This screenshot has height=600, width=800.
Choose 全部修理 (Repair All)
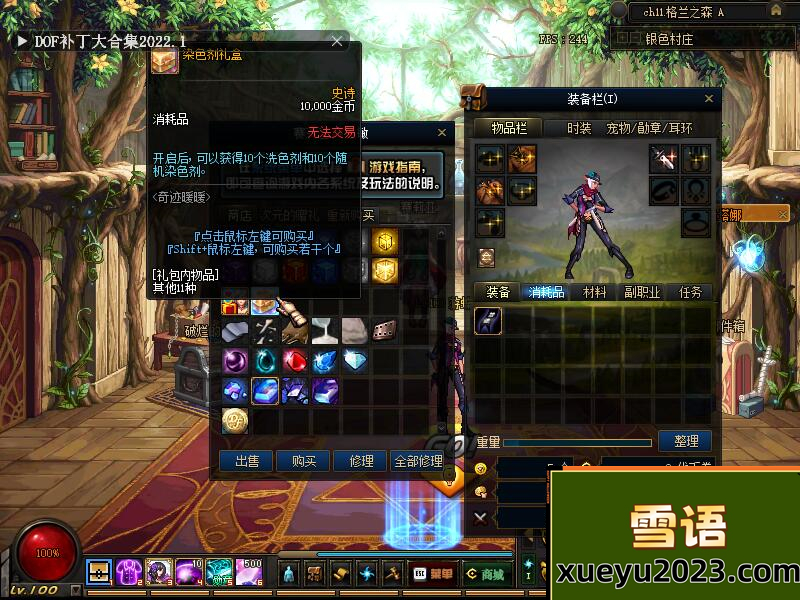(417, 461)
